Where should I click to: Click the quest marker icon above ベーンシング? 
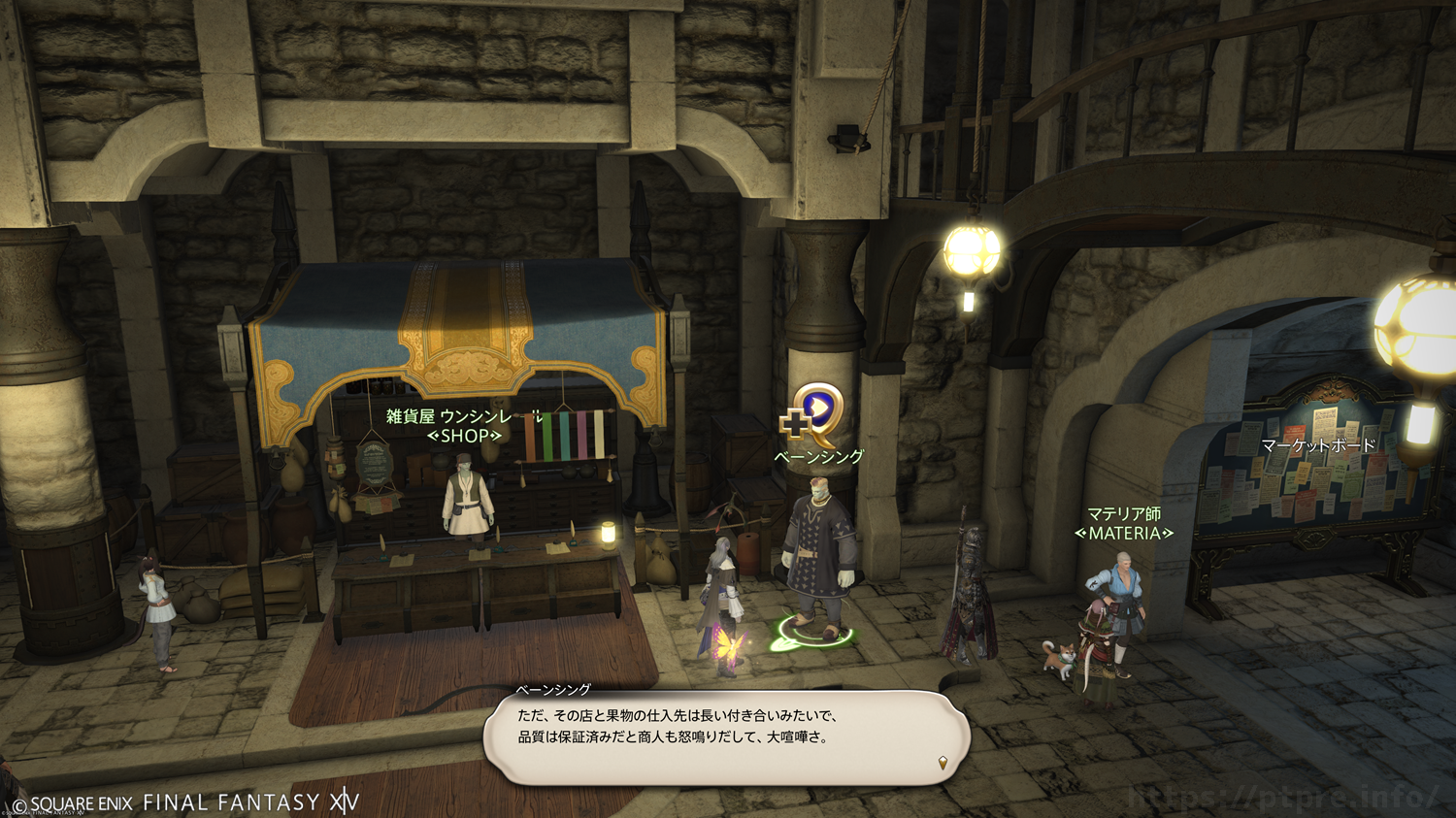[x=813, y=414]
